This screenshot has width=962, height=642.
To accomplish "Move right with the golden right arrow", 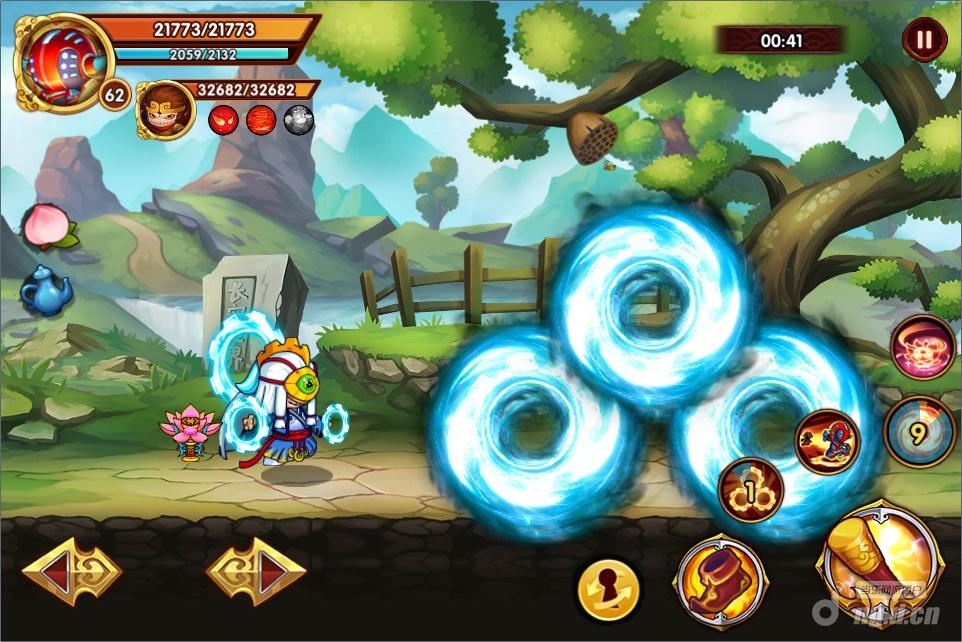I will (x=256, y=573).
